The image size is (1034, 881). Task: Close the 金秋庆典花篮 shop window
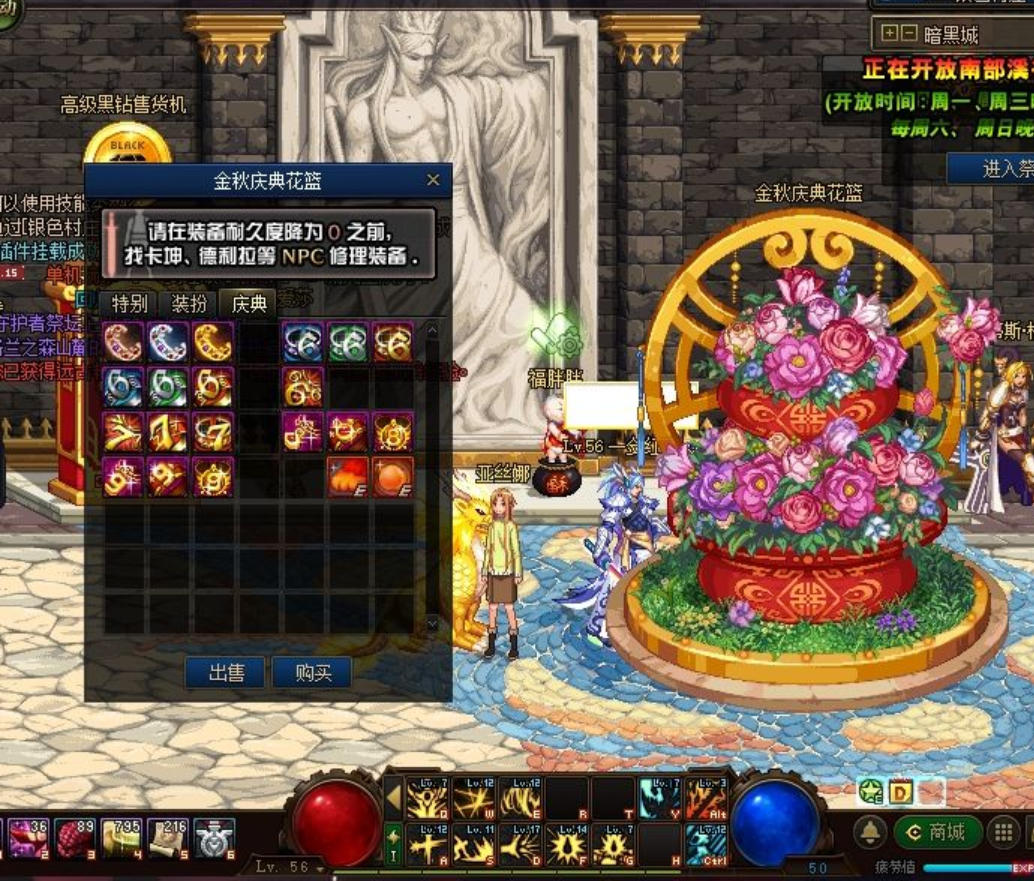tap(433, 180)
